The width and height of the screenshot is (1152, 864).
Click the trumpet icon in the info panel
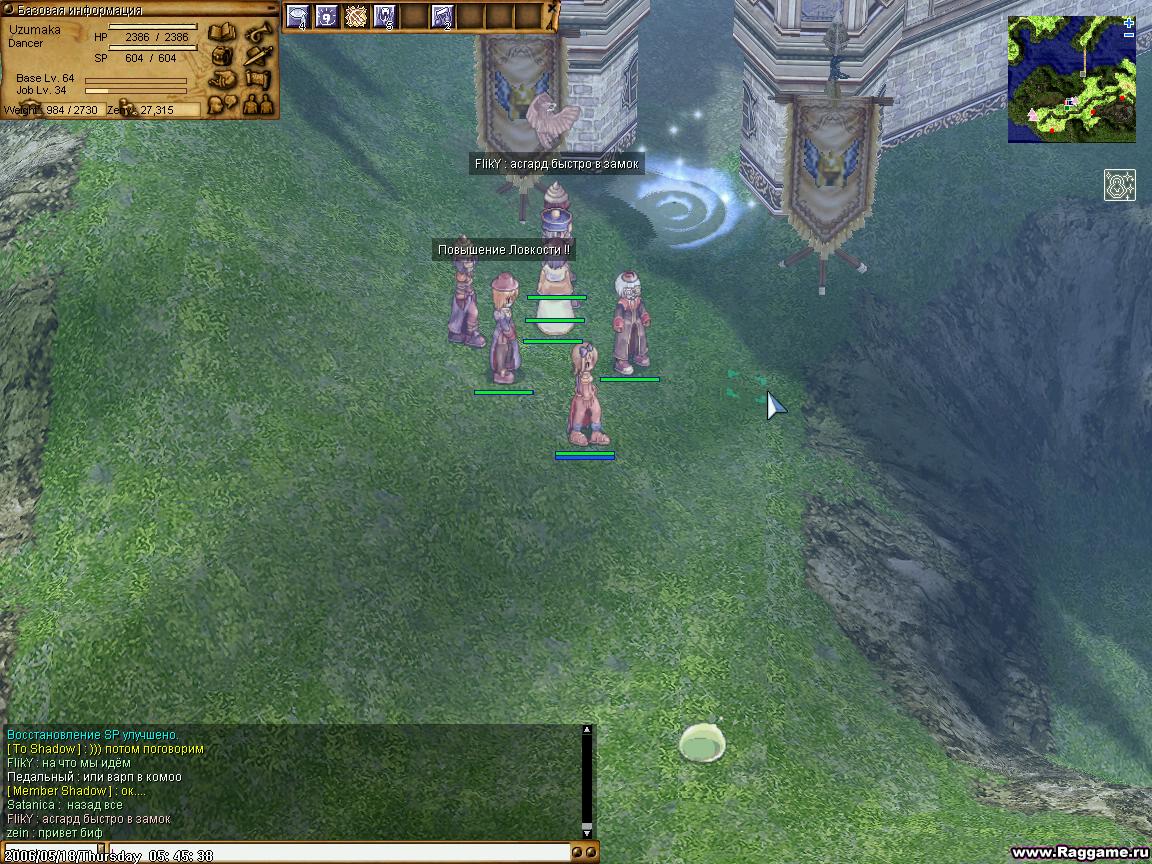click(258, 32)
